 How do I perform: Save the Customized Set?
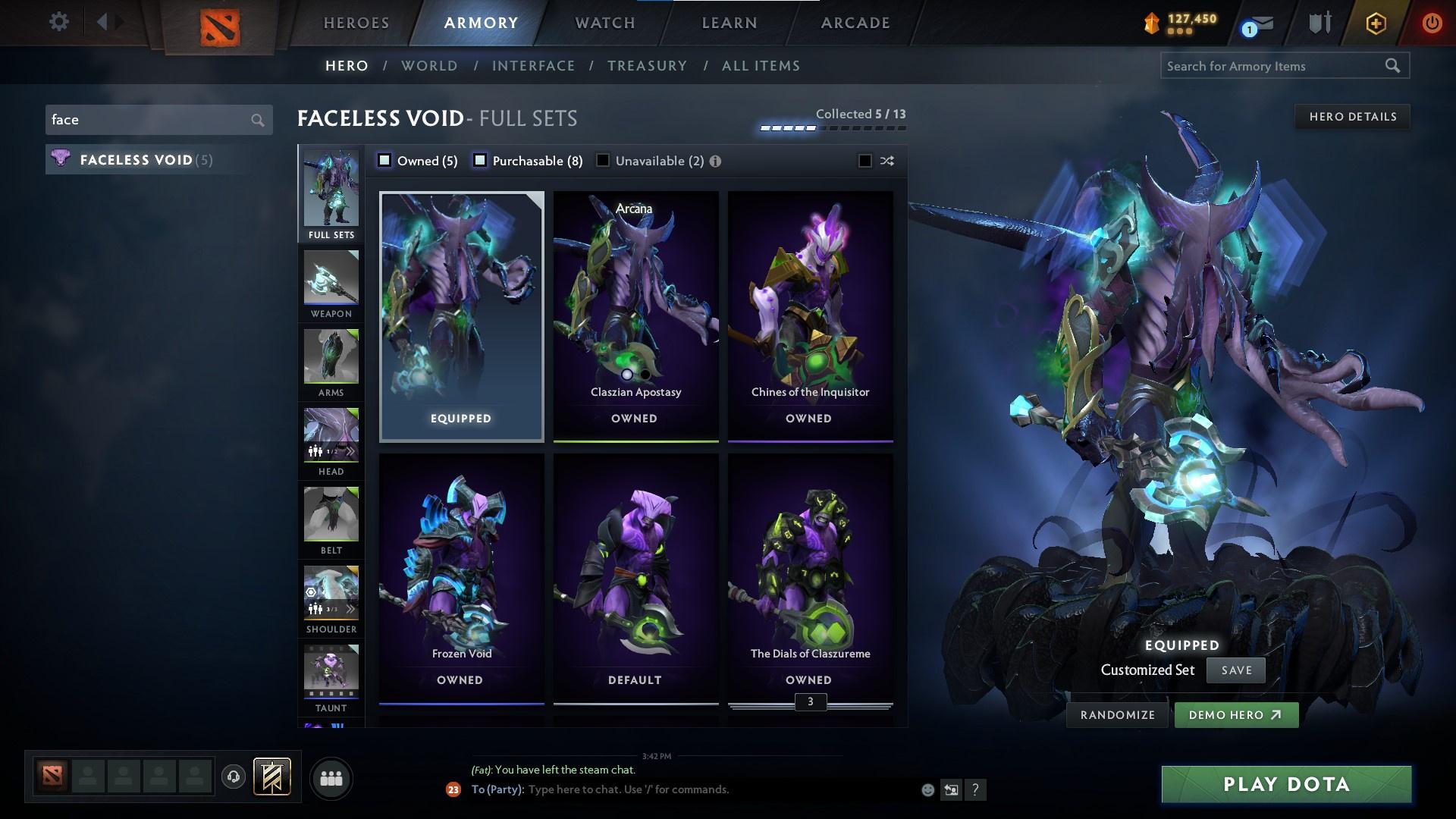[x=1235, y=670]
